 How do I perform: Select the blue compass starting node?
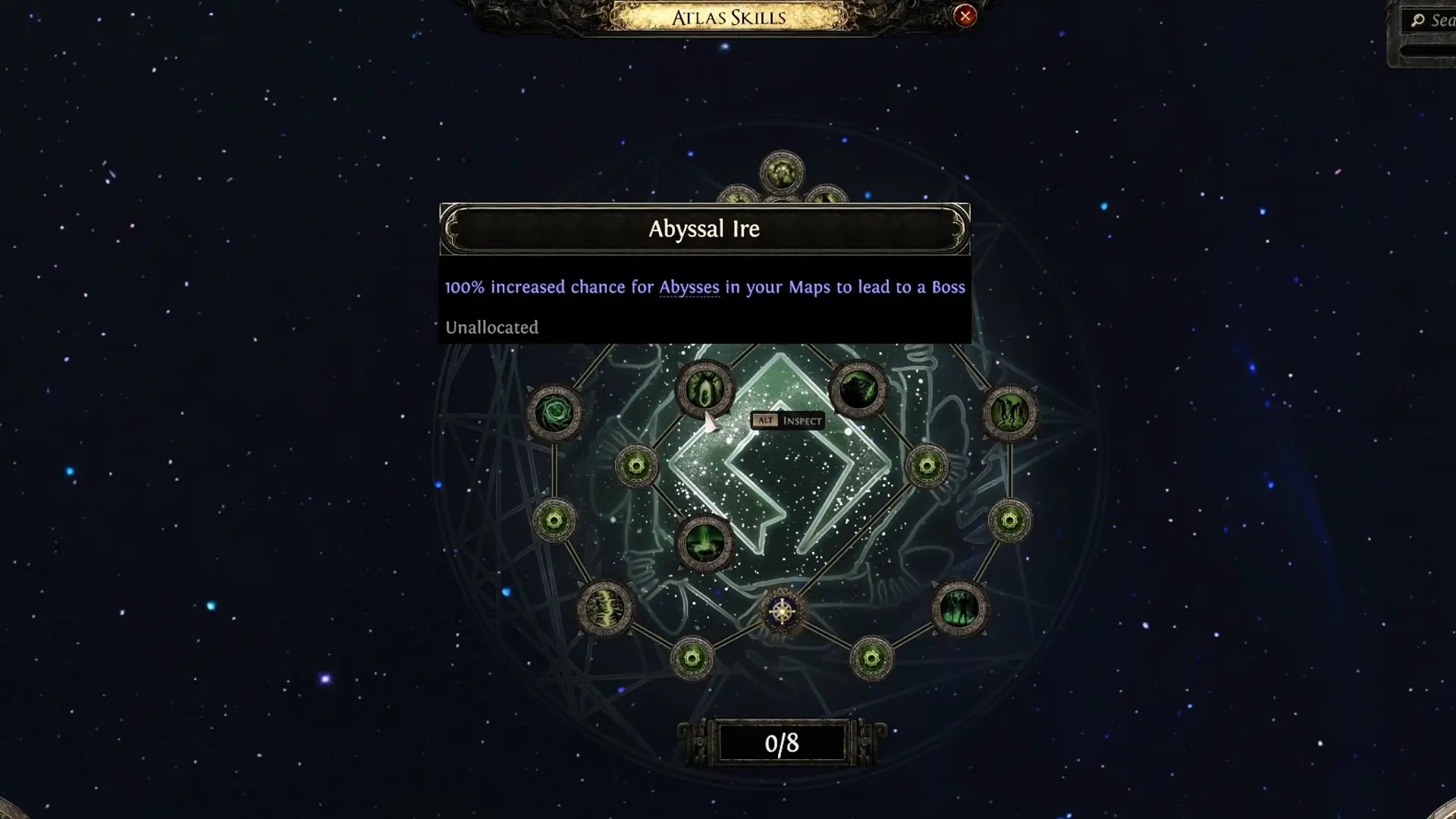(x=782, y=611)
